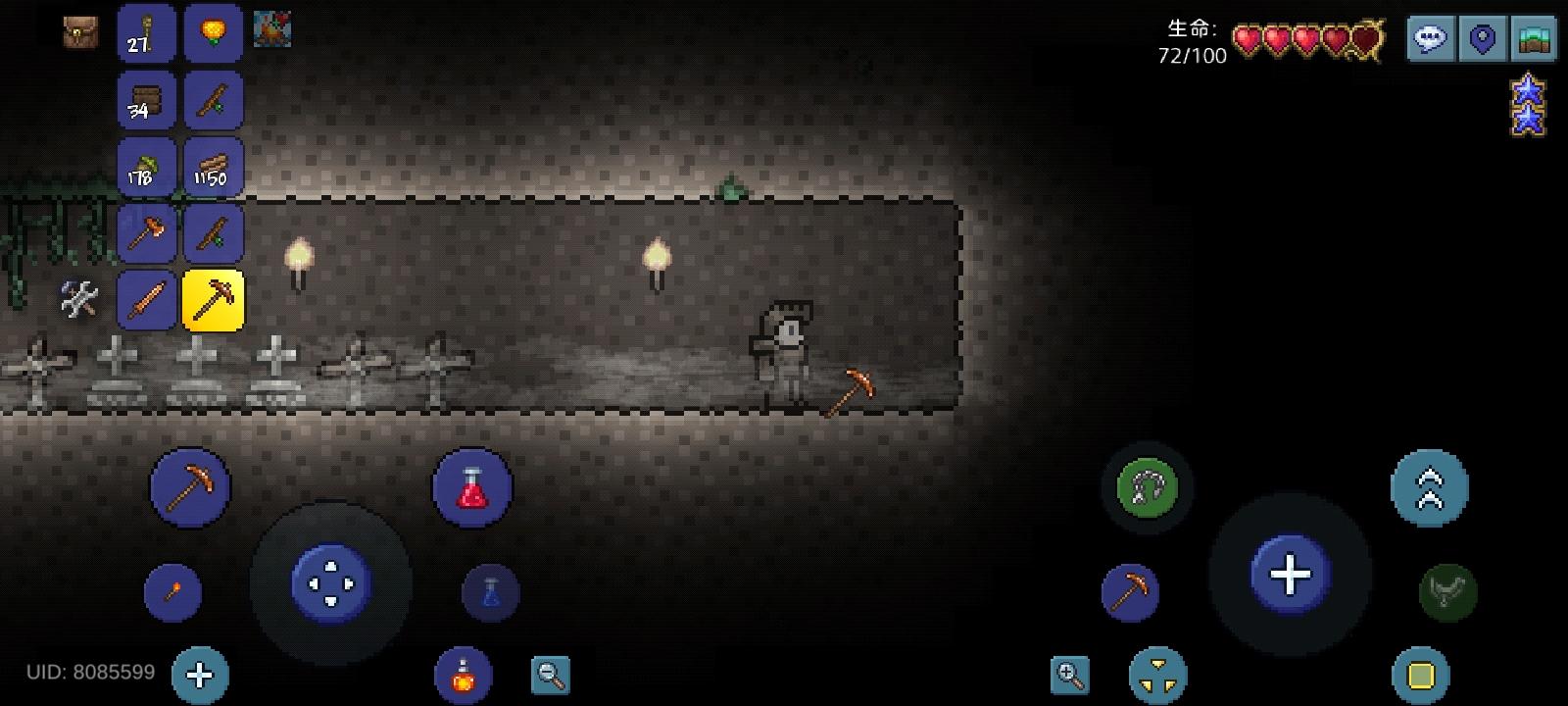This screenshot has height=706, width=1568.
Task: Use the red health potion button
Action: point(473,487)
